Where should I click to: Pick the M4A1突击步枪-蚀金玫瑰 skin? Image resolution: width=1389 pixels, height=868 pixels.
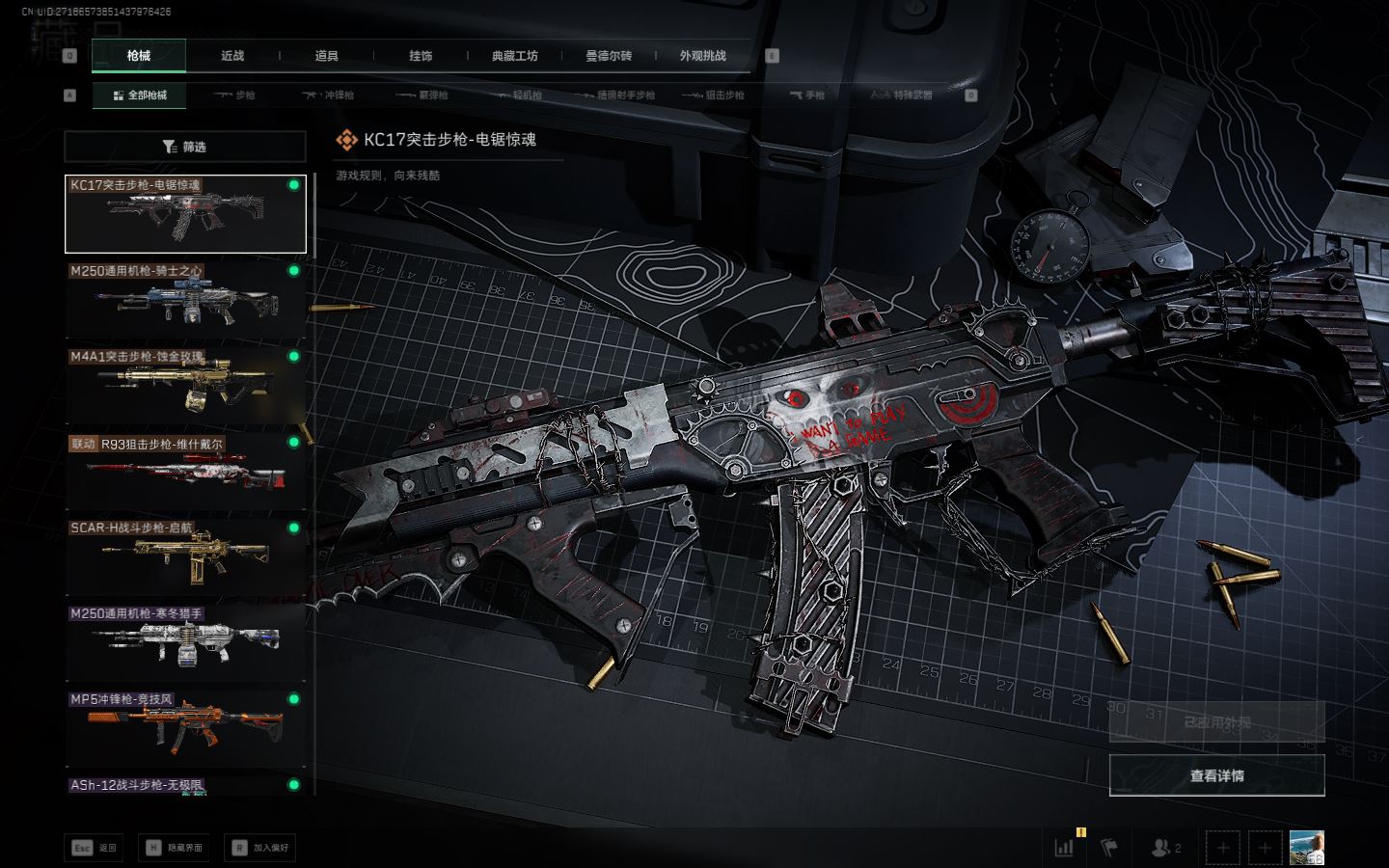[x=185, y=385]
